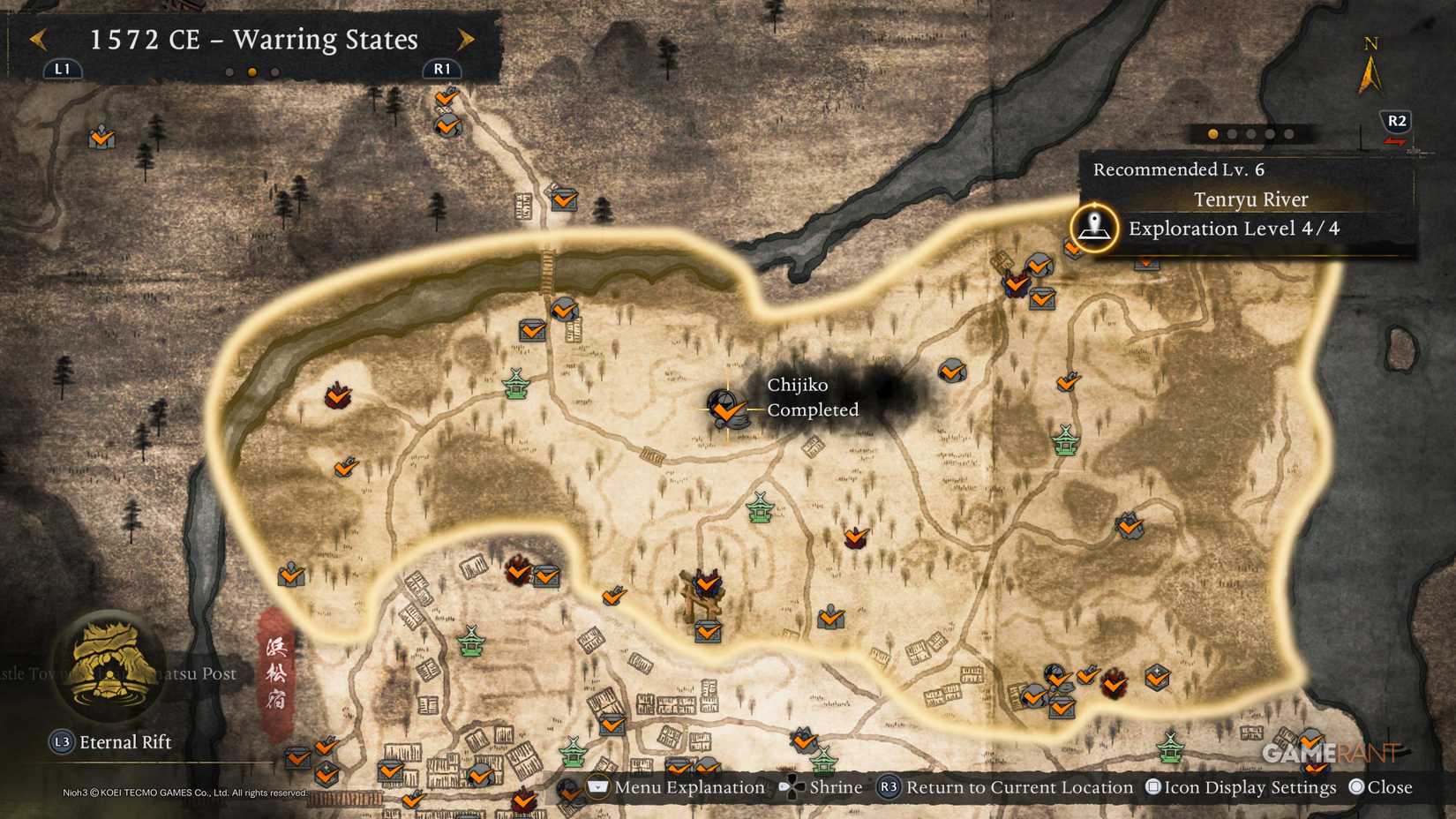Select the red demon marker on the left
The image size is (1456, 819).
(x=338, y=395)
